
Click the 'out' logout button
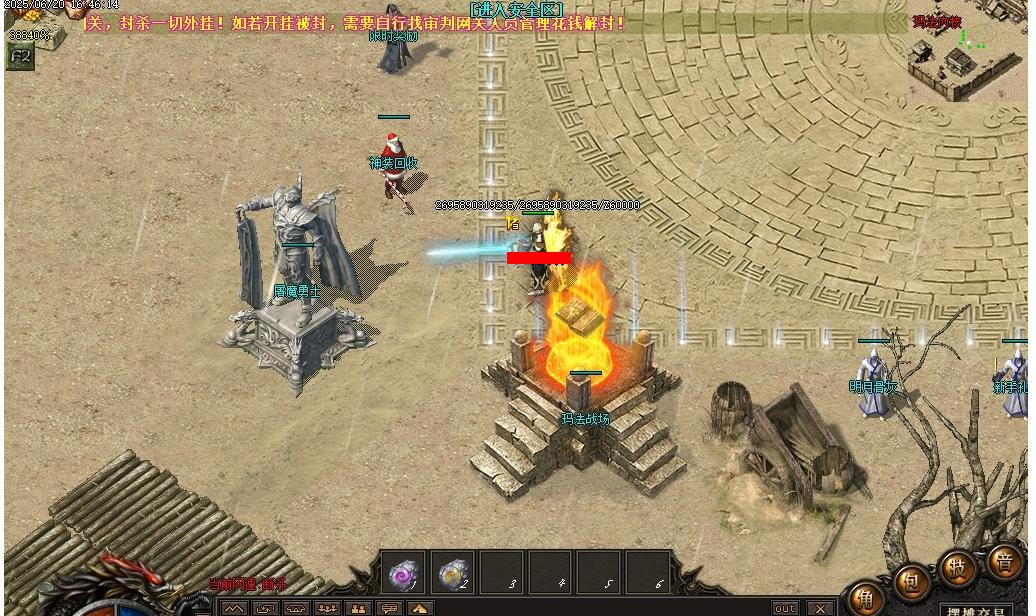(785, 608)
